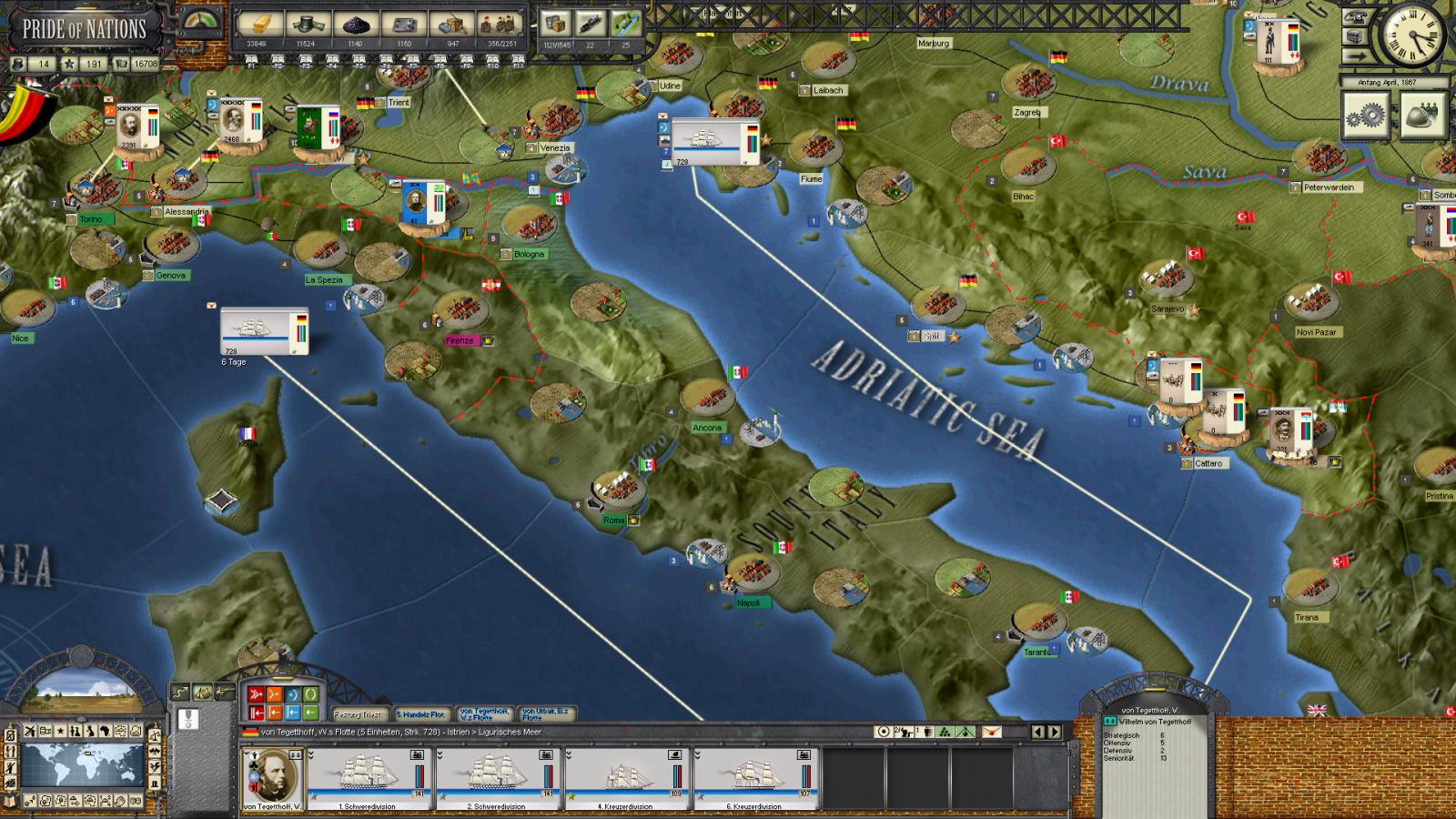Pick the 6. Kreuzerdivision unit card

(755, 778)
